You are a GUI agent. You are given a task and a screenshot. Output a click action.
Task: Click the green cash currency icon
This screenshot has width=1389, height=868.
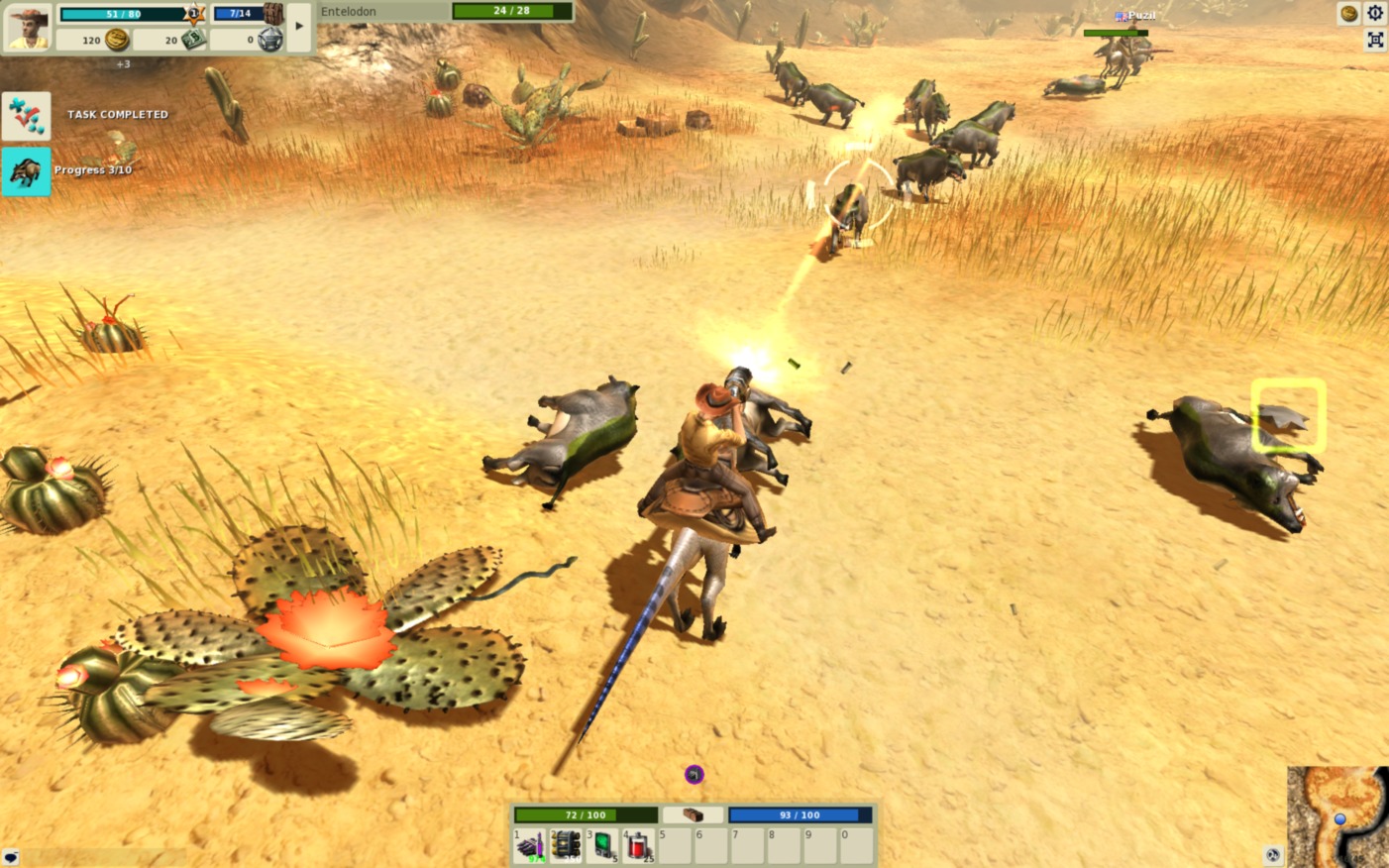(193, 40)
